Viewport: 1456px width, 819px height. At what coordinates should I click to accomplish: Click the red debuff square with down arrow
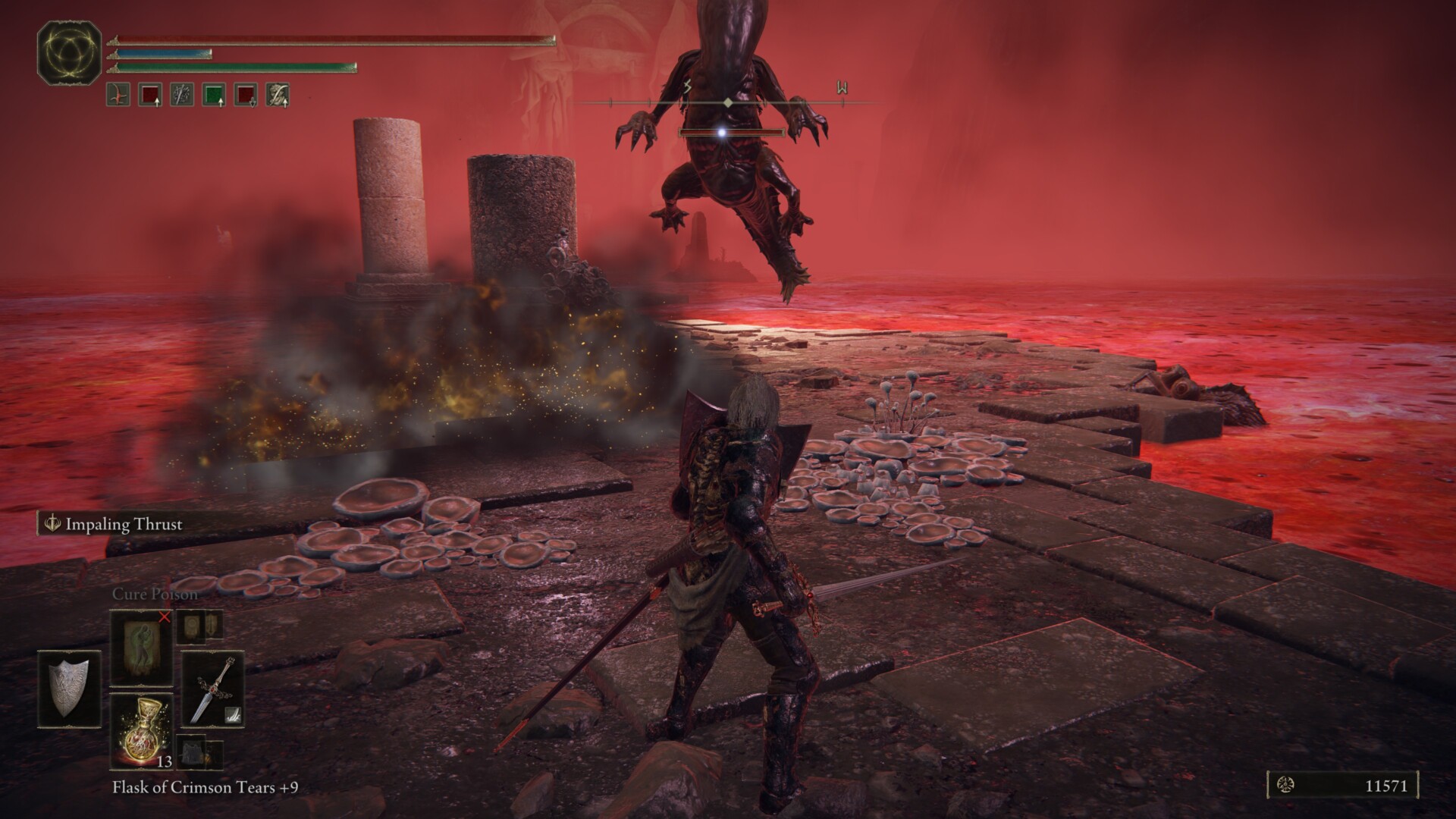click(x=245, y=94)
